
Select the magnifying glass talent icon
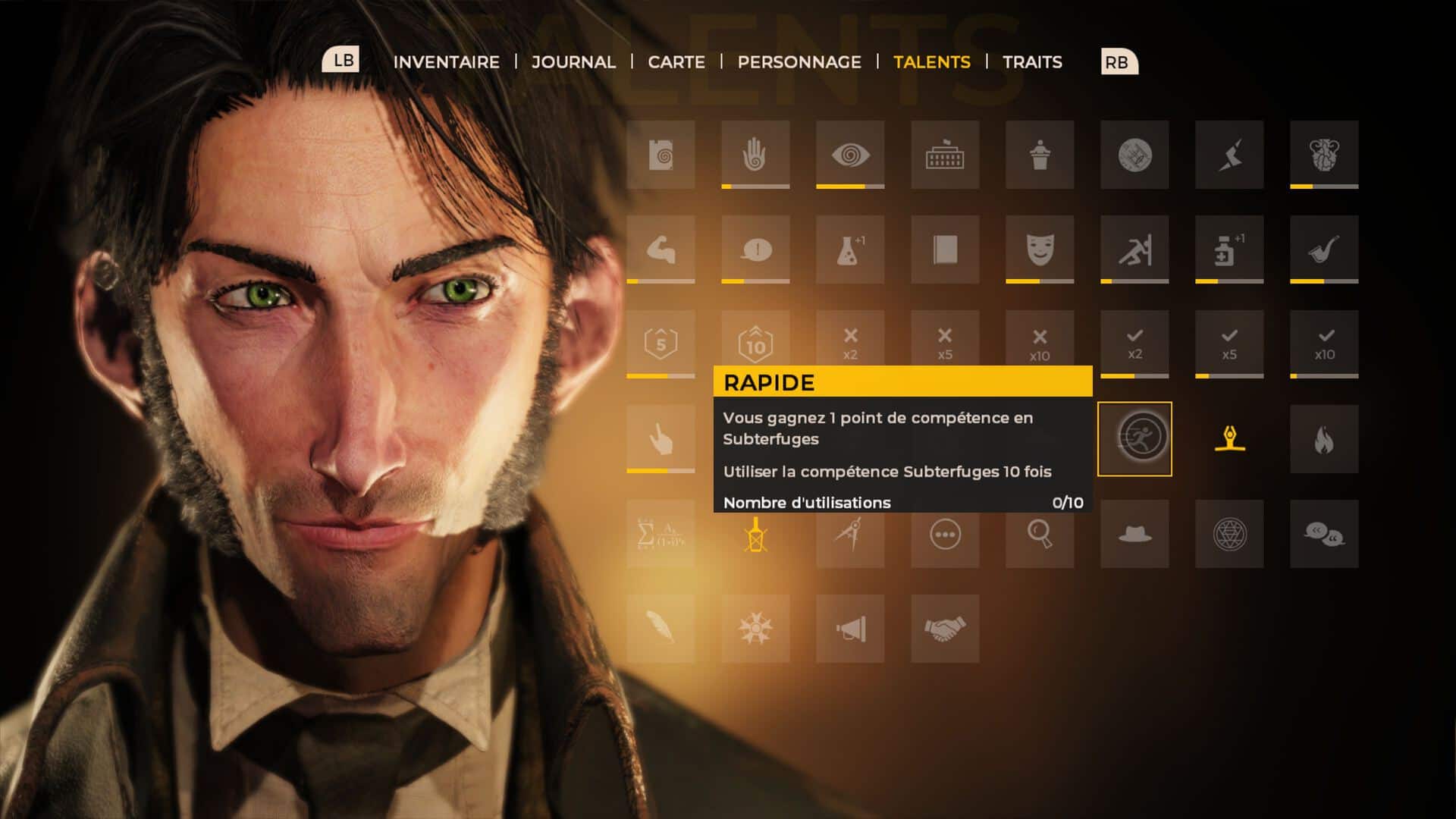pos(1040,534)
